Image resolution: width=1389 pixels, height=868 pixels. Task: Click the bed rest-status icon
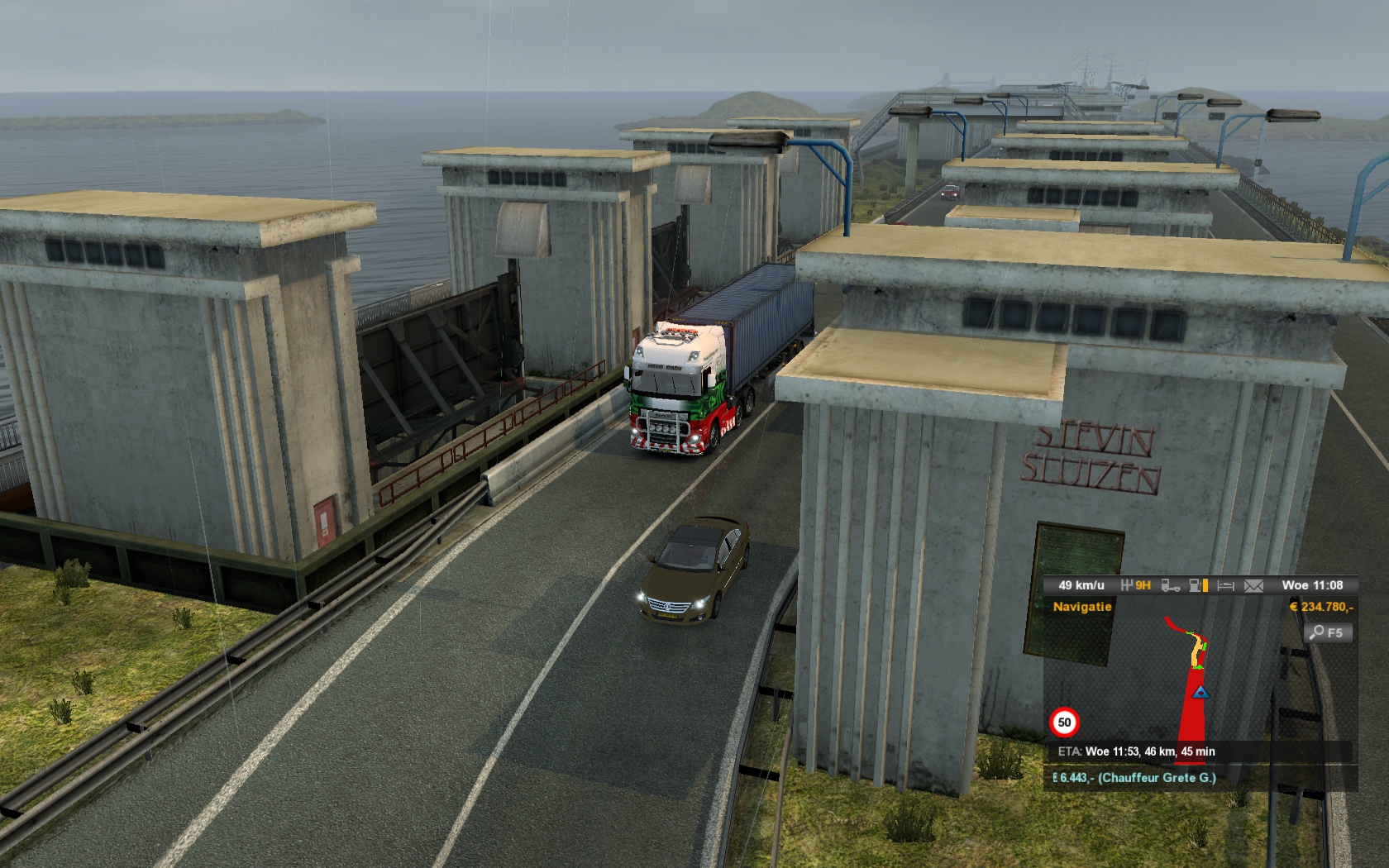coord(1226,585)
